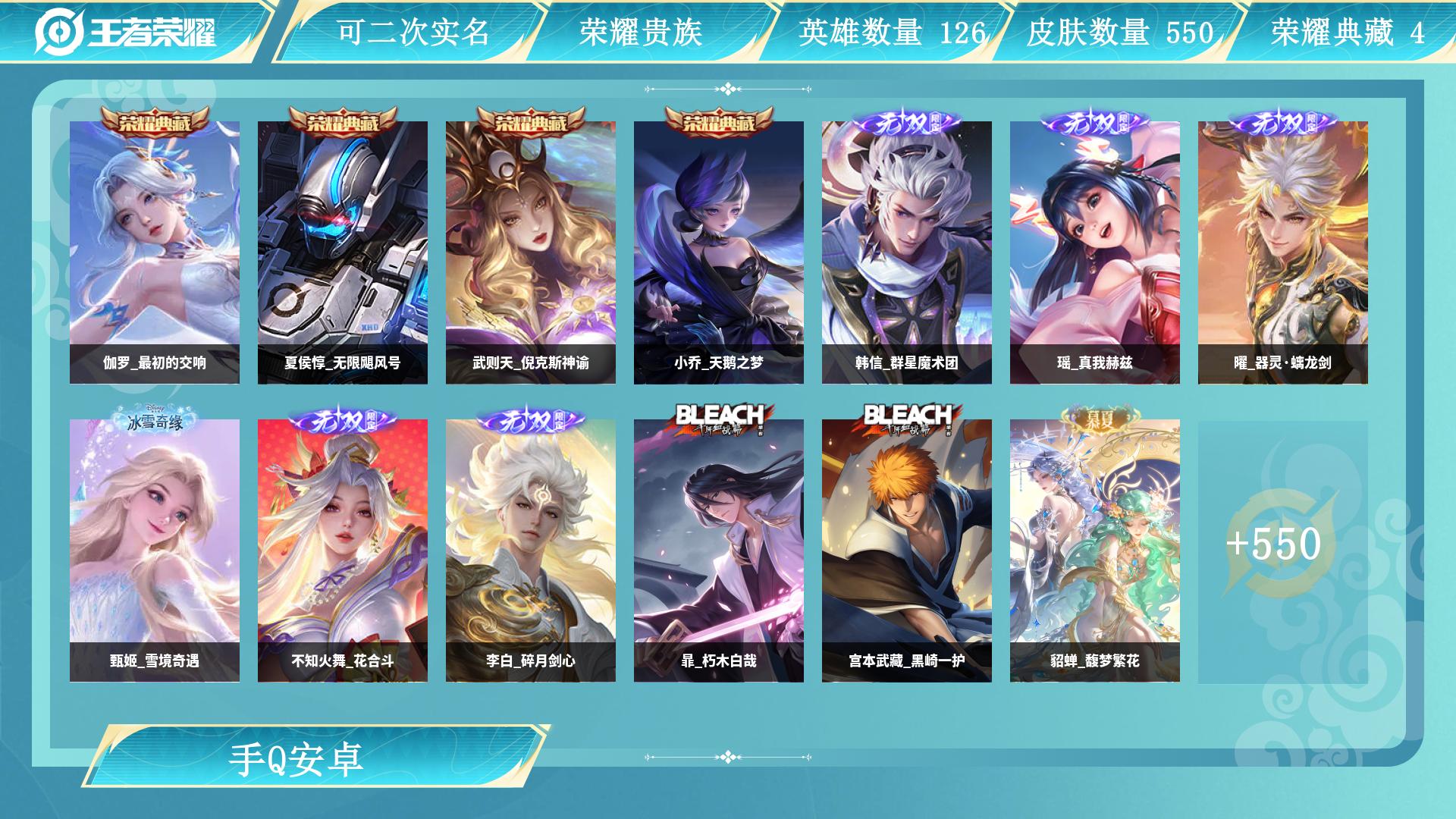Screen dimensions: 1456x819
Task: Open the 宫本武藏_黑崎一护 skin card
Action: 907,550
